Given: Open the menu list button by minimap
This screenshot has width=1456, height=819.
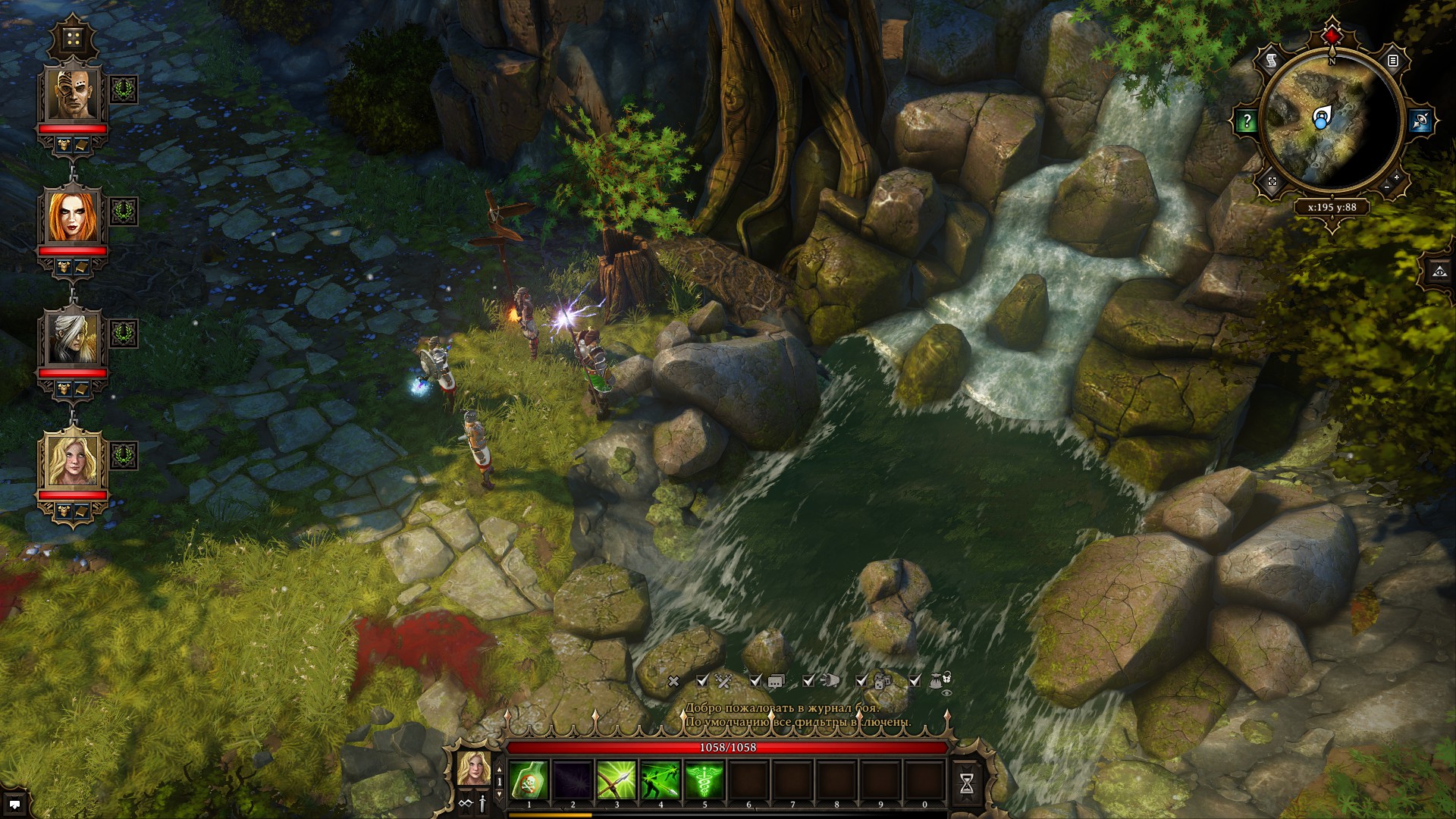Looking at the screenshot, I should pos(1393,61).
